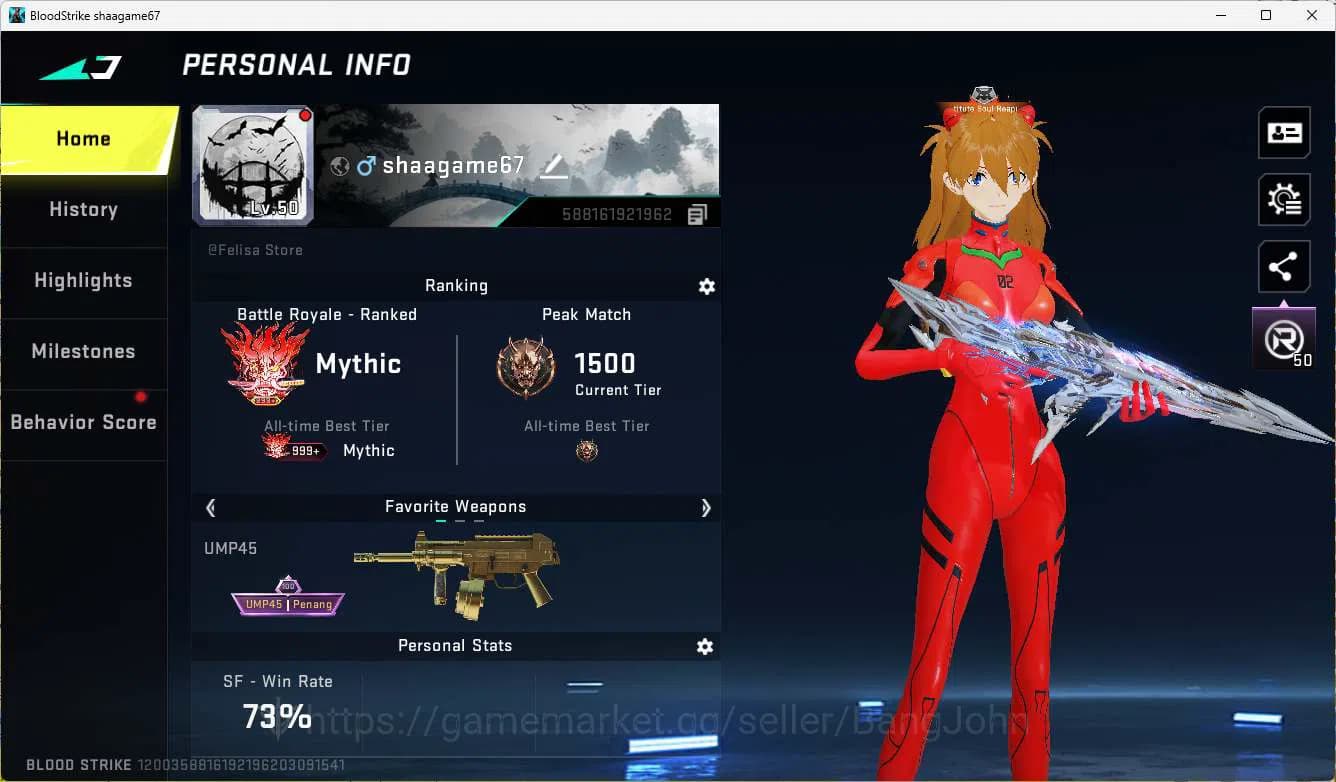Click the globe icon beside the username
This screenshot has height=782, width=1336.
341,166
